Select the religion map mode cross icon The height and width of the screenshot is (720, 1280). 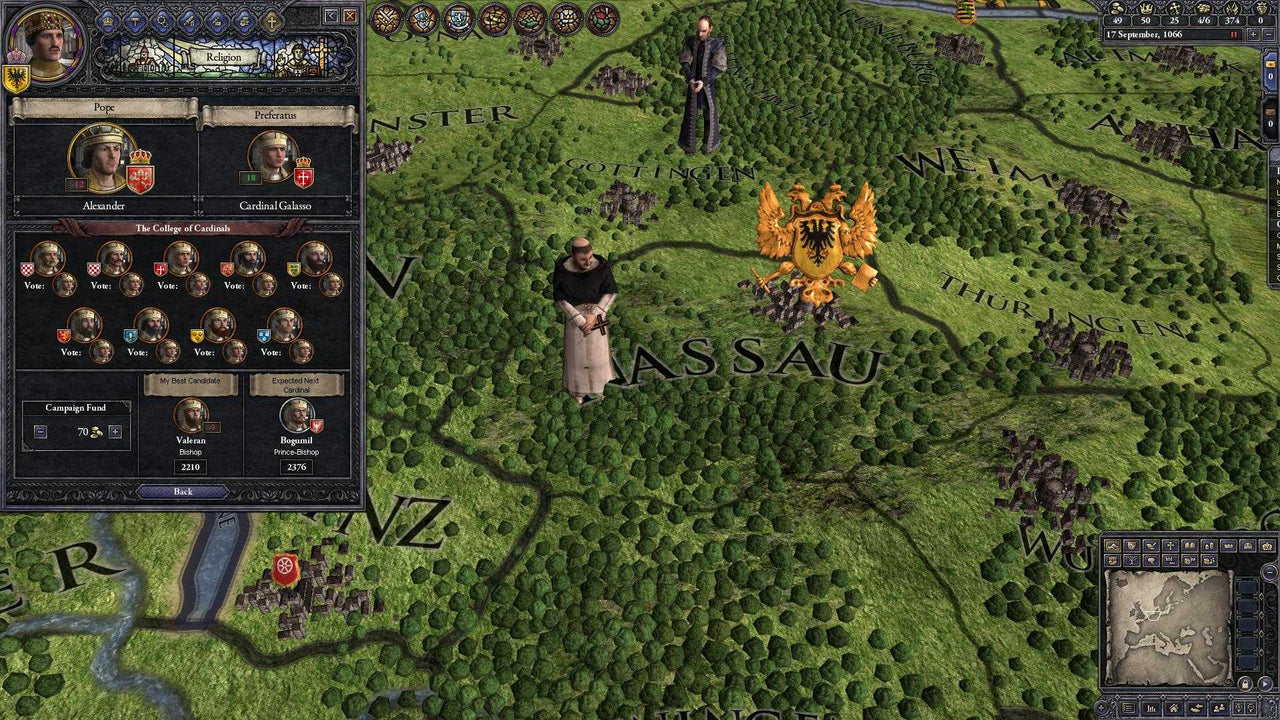pyautogui.click(x=1170, y=545)
